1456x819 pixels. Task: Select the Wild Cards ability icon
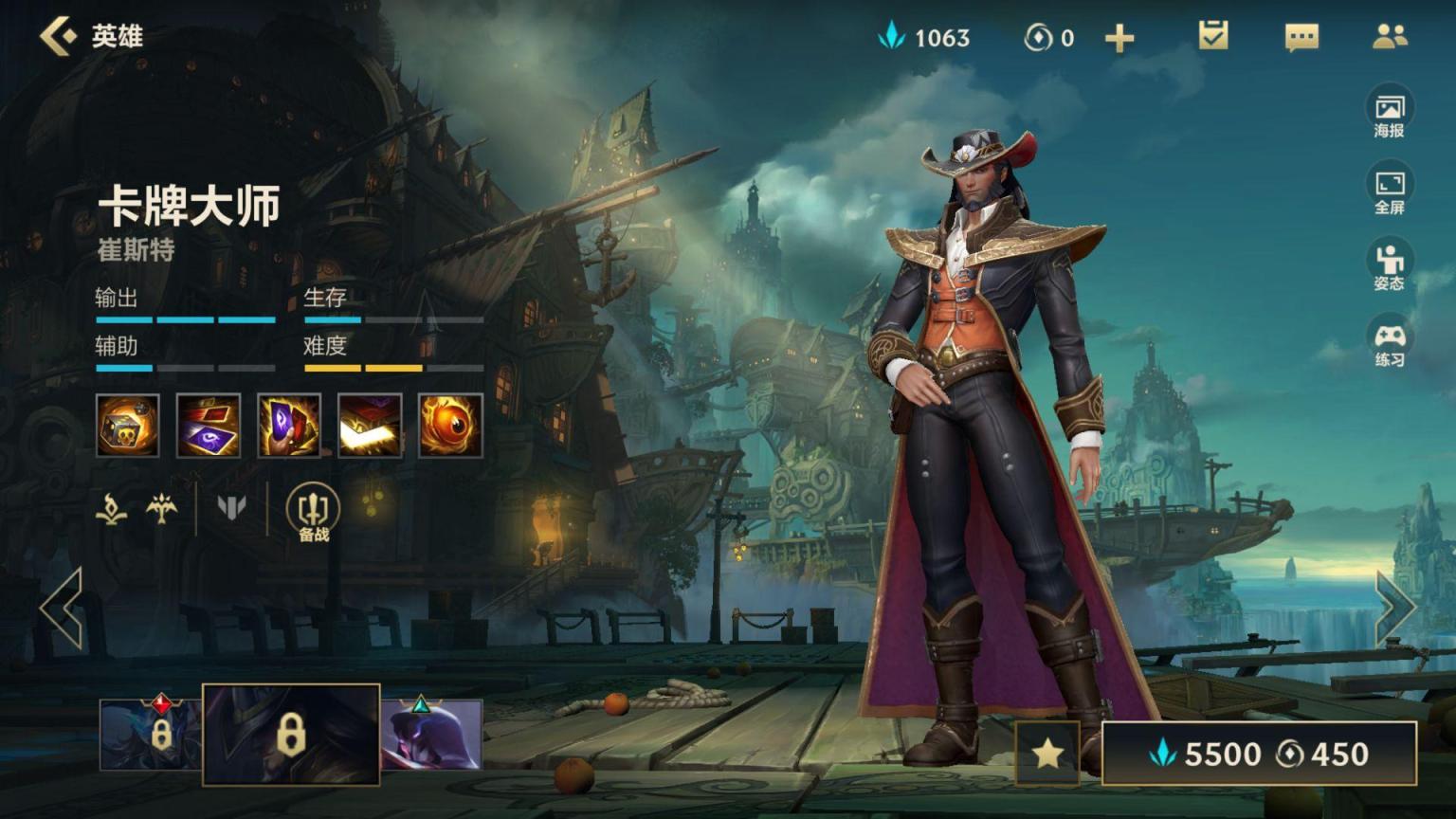click(x=209, y=426)
